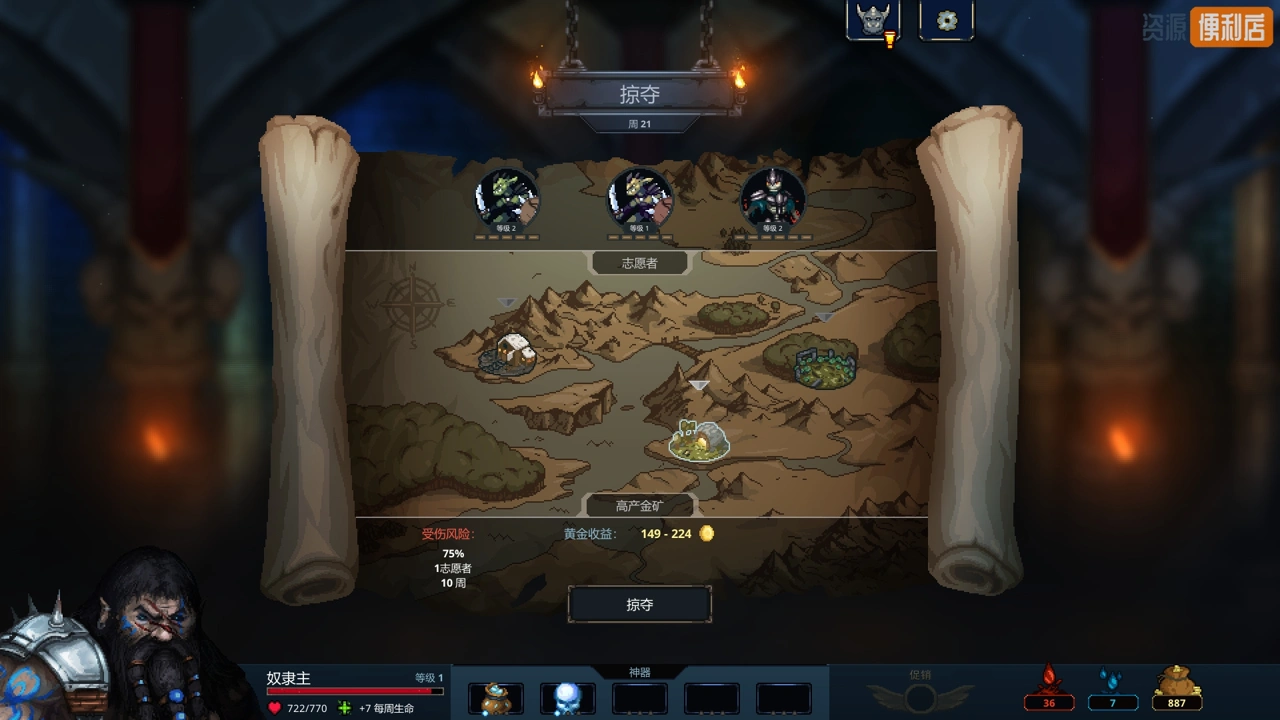Choose the purple-clad goblin volunteer portrait

pyautogui.click(x=640, y=199)
